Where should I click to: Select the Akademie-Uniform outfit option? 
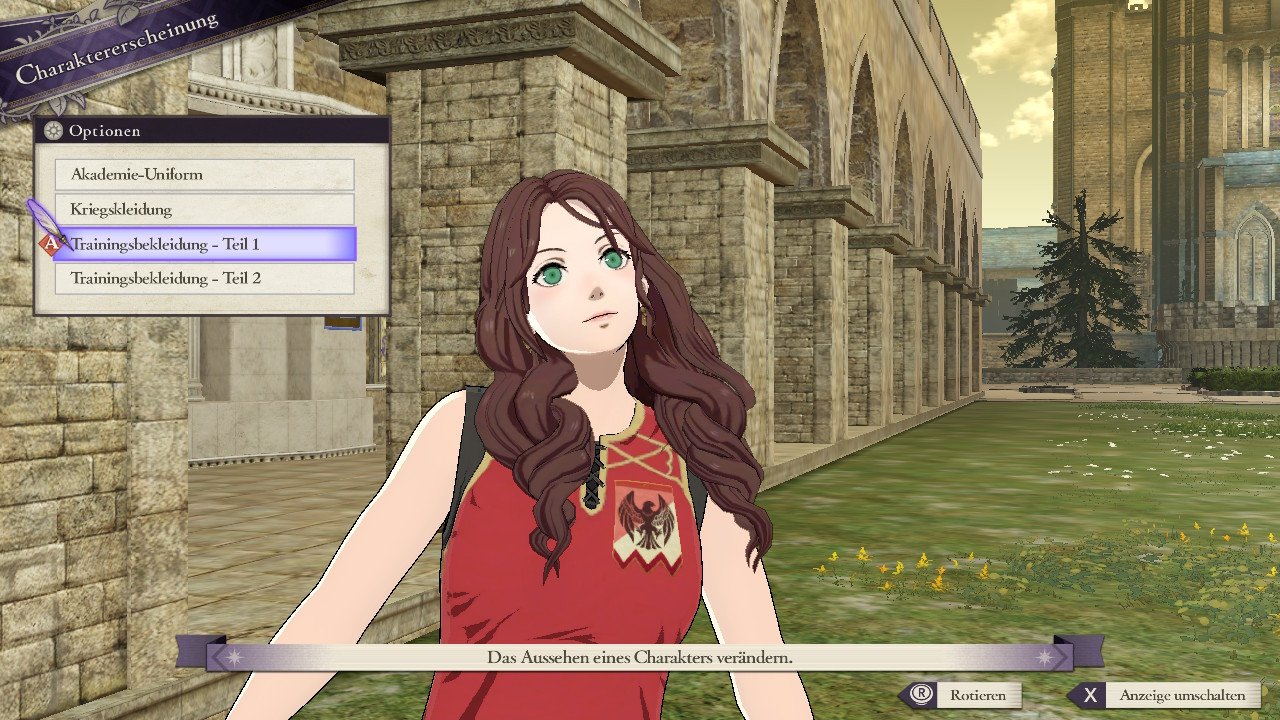(204, 174)
